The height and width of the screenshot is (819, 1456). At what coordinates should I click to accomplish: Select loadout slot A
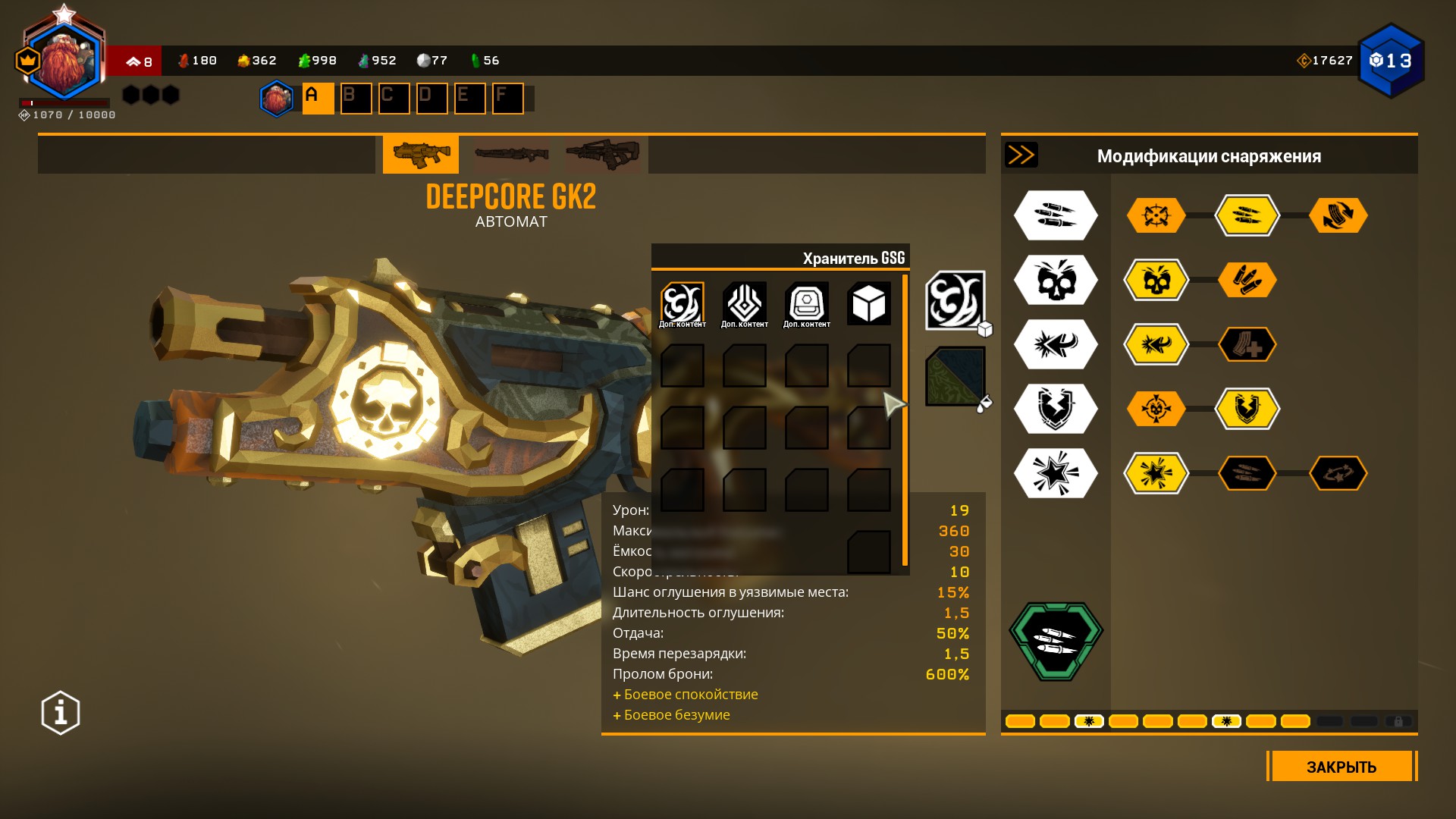pos(318,99)
